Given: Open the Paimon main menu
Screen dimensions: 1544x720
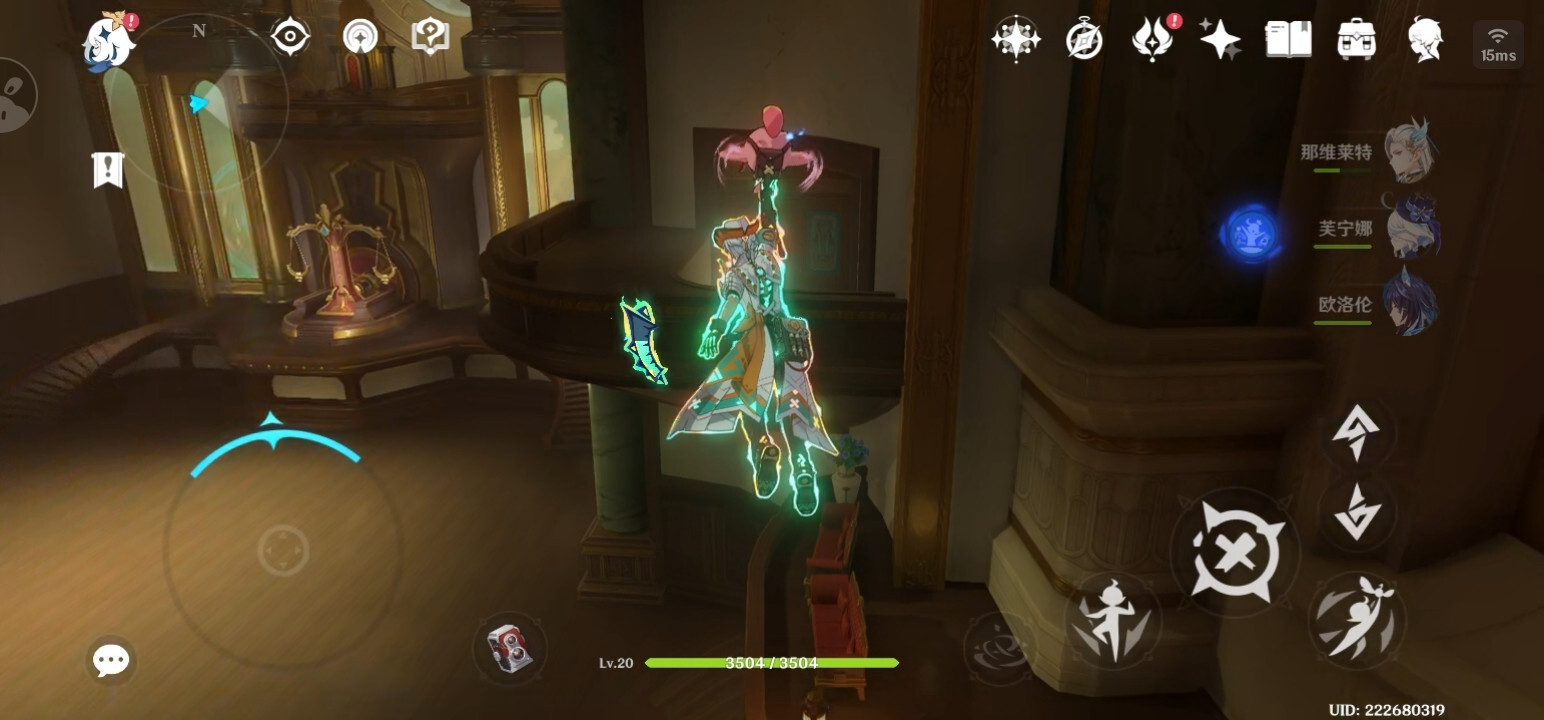Looking at the screenshot, I should [108, 42].
